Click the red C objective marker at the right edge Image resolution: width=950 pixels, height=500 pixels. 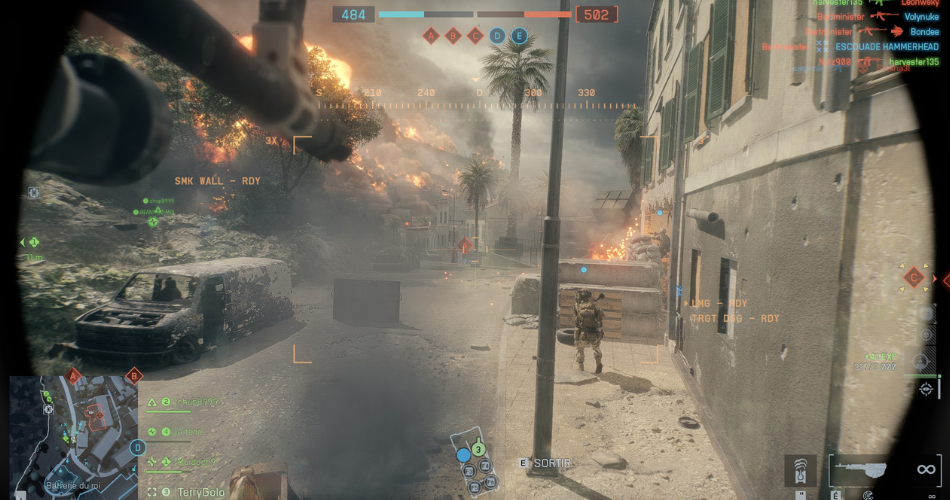click(x=913, y=278)
